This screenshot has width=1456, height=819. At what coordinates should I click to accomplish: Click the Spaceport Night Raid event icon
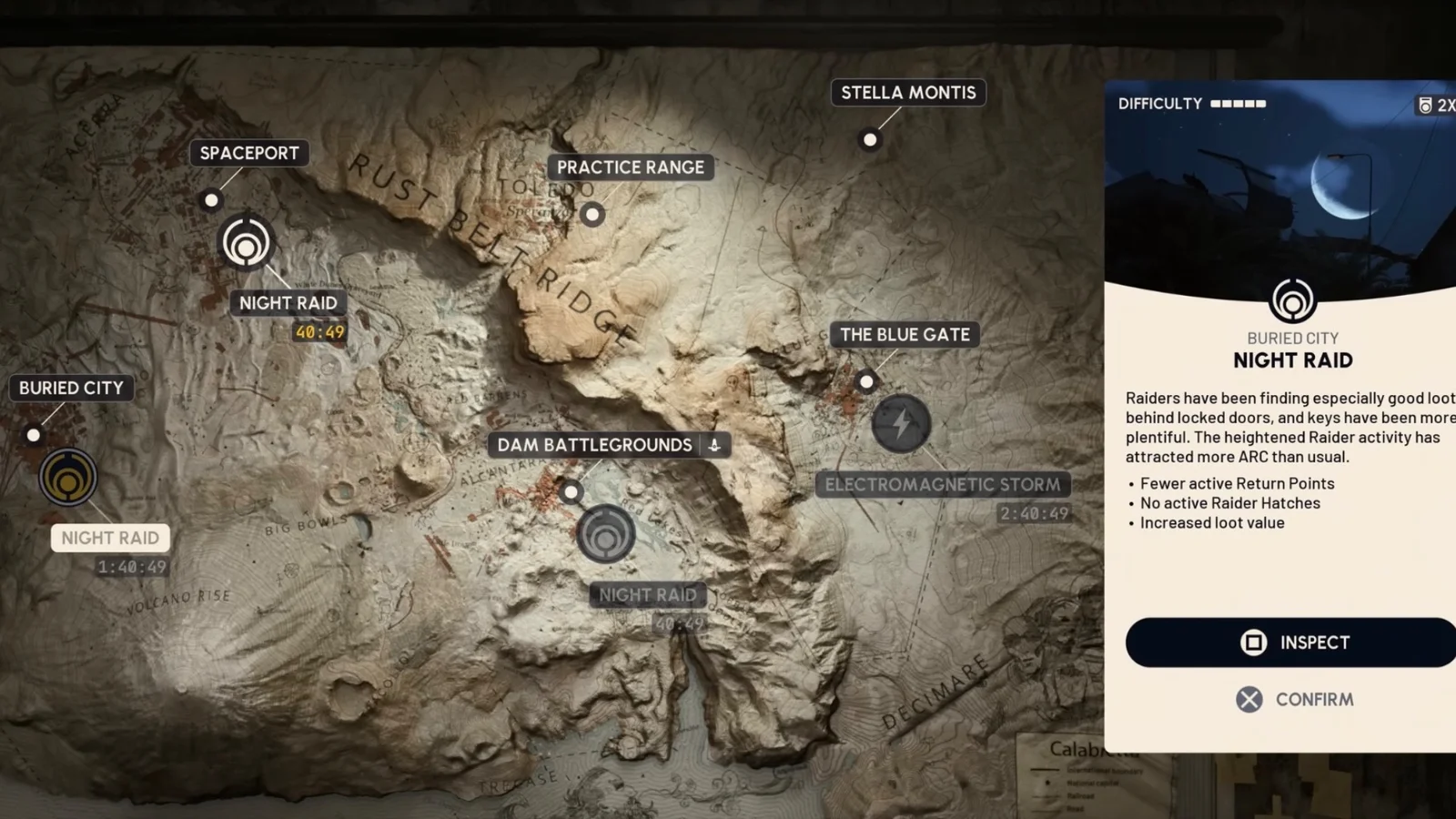tap(246, 243)
